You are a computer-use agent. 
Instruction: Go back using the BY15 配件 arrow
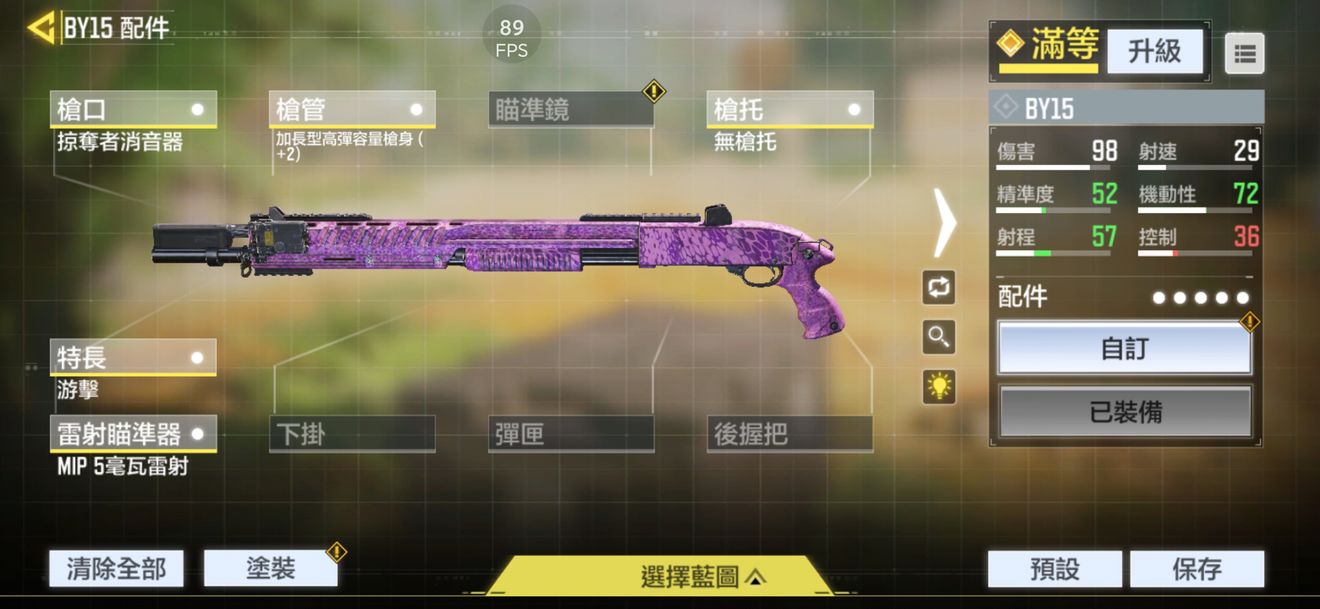(42, 27)
